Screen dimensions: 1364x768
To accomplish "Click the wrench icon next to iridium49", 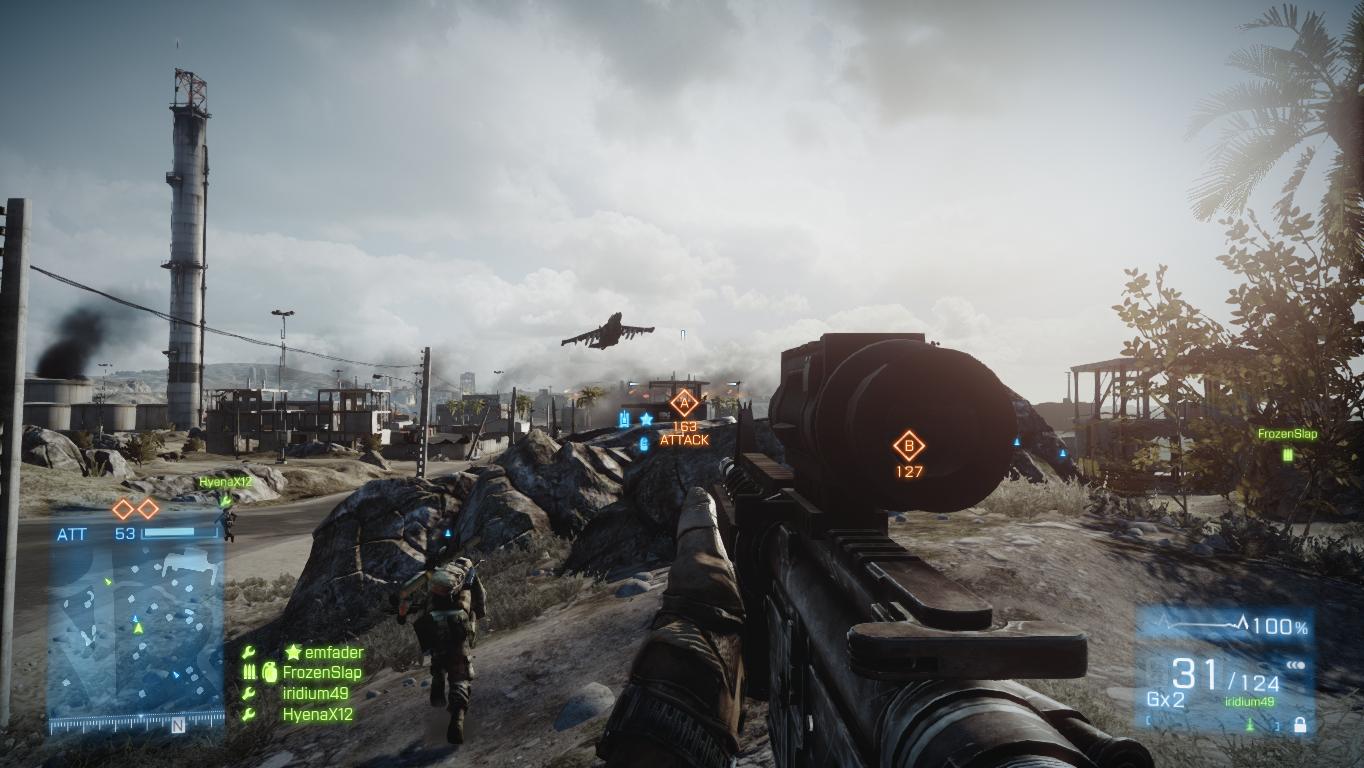I will tap(247, 693).
